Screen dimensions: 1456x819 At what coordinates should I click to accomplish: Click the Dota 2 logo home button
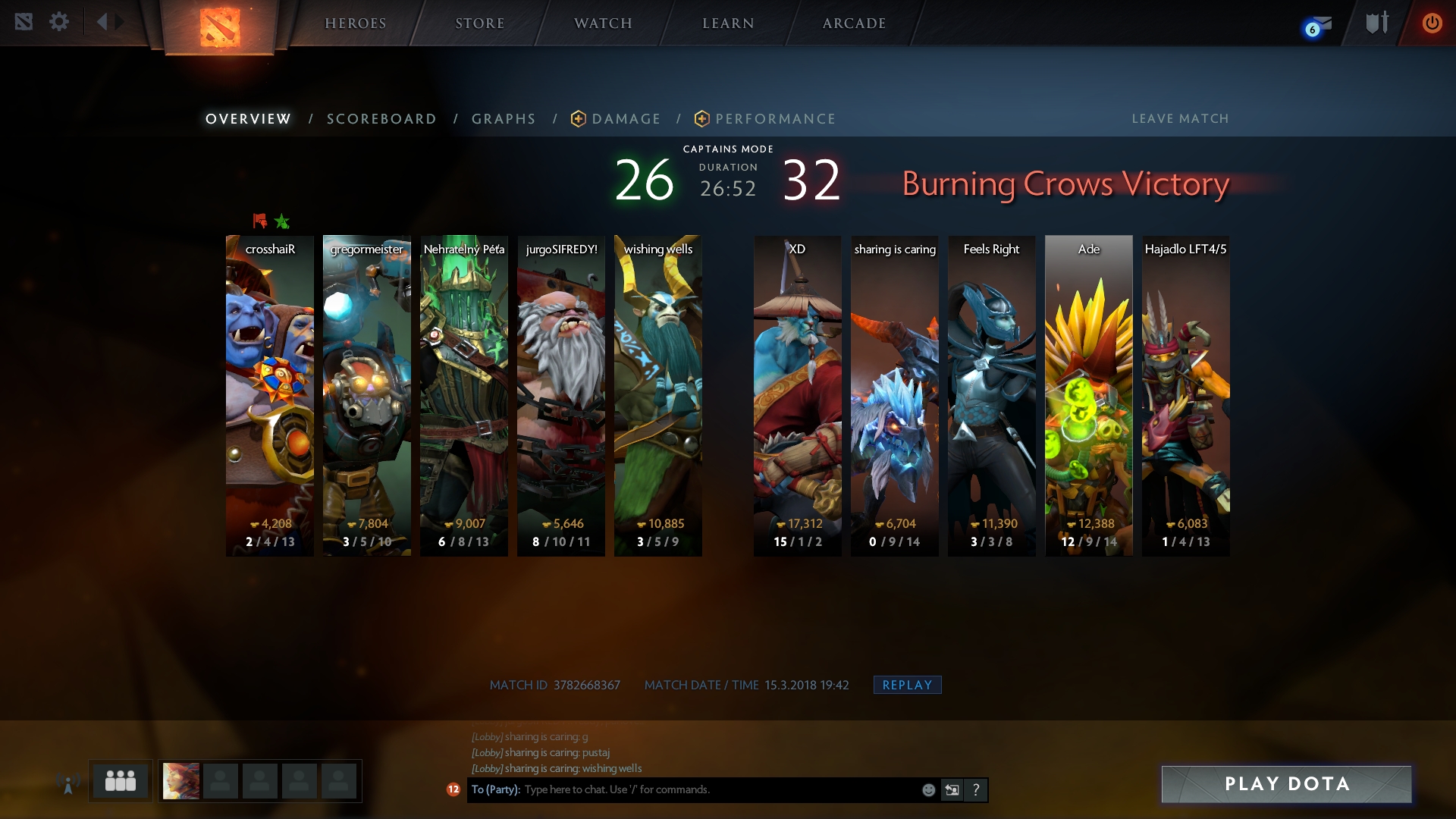point(220,27)
